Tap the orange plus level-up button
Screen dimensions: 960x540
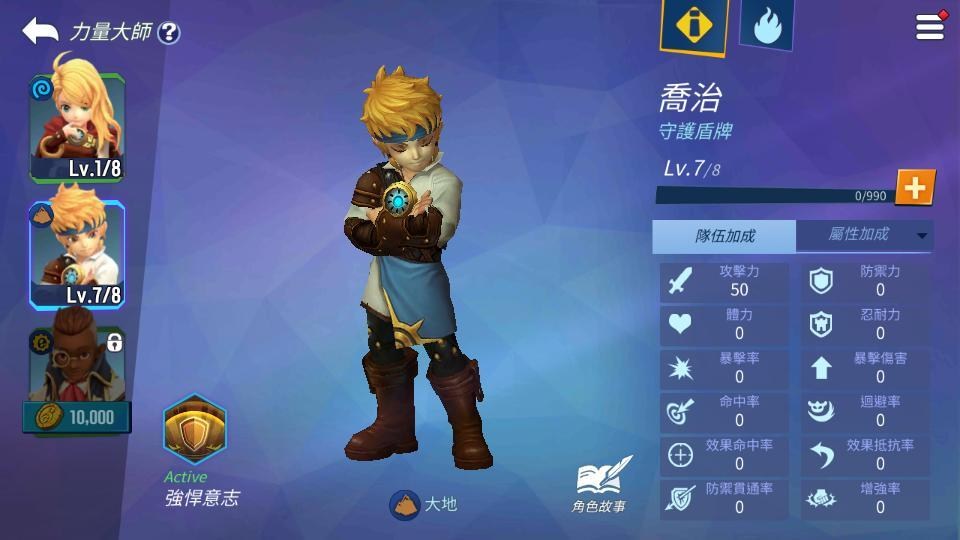[x=914, y=187]
